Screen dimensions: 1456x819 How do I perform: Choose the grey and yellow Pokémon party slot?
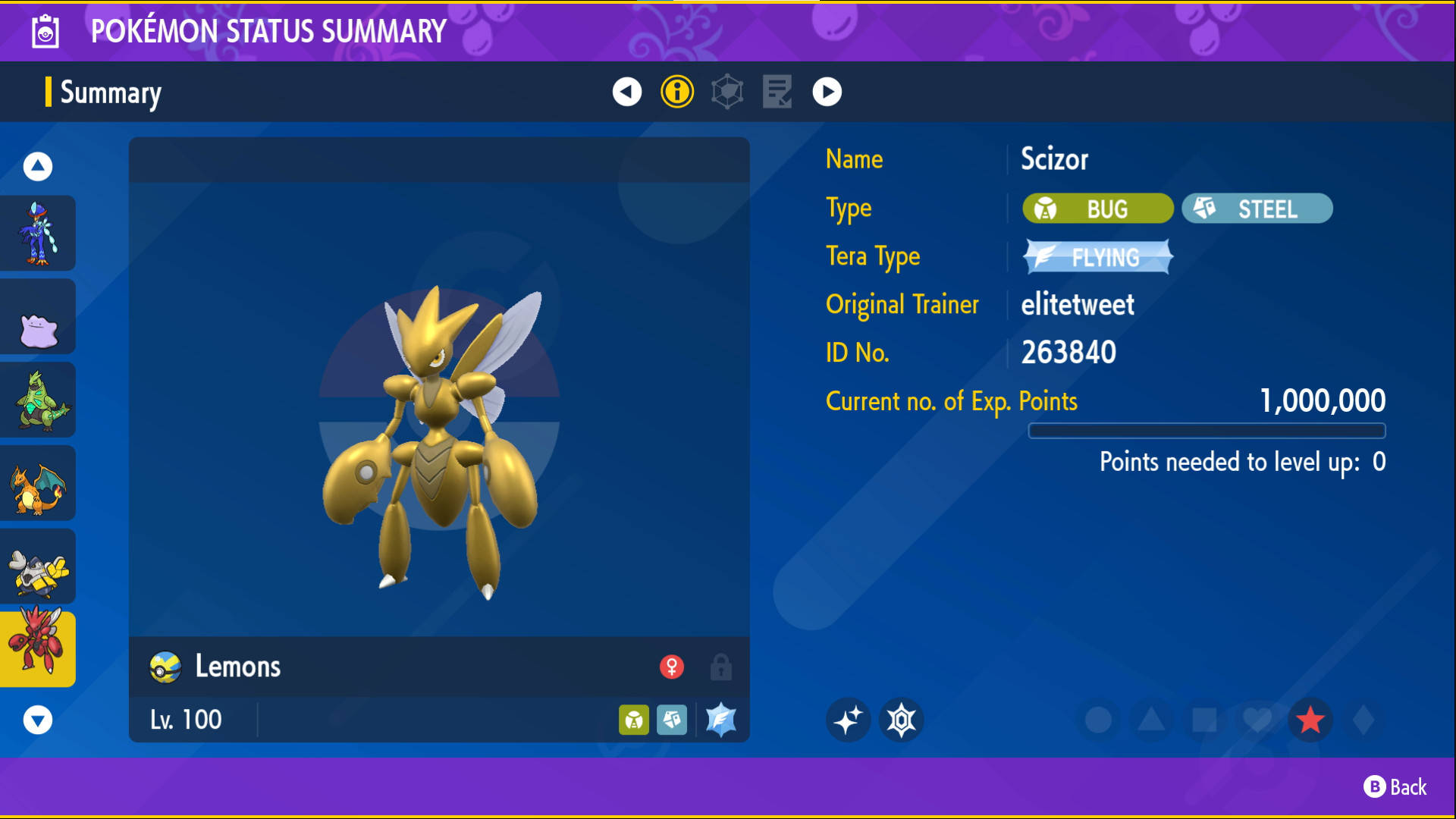[38, 567]
